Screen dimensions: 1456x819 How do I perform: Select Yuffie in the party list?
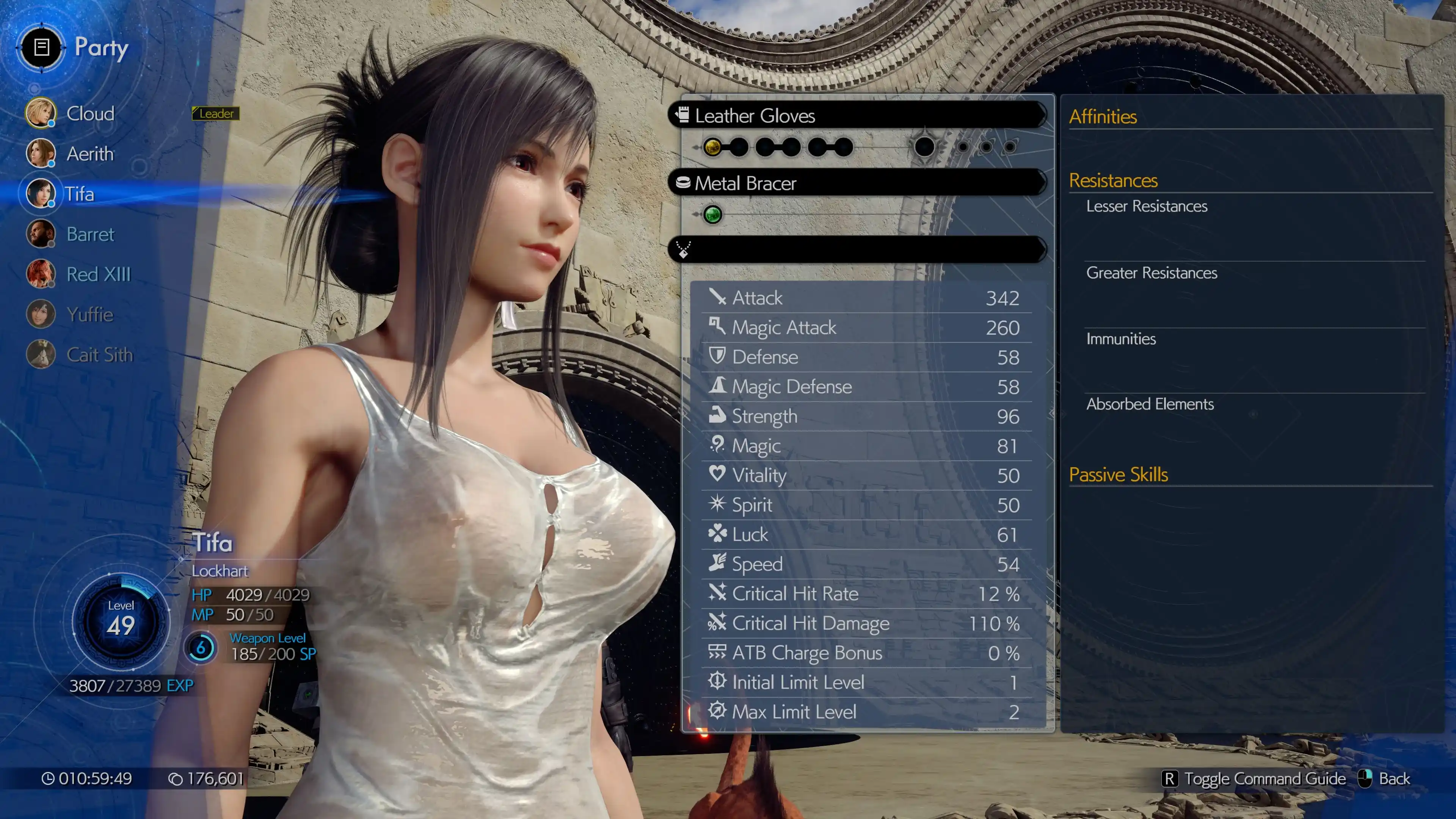[x=89, y=314]
